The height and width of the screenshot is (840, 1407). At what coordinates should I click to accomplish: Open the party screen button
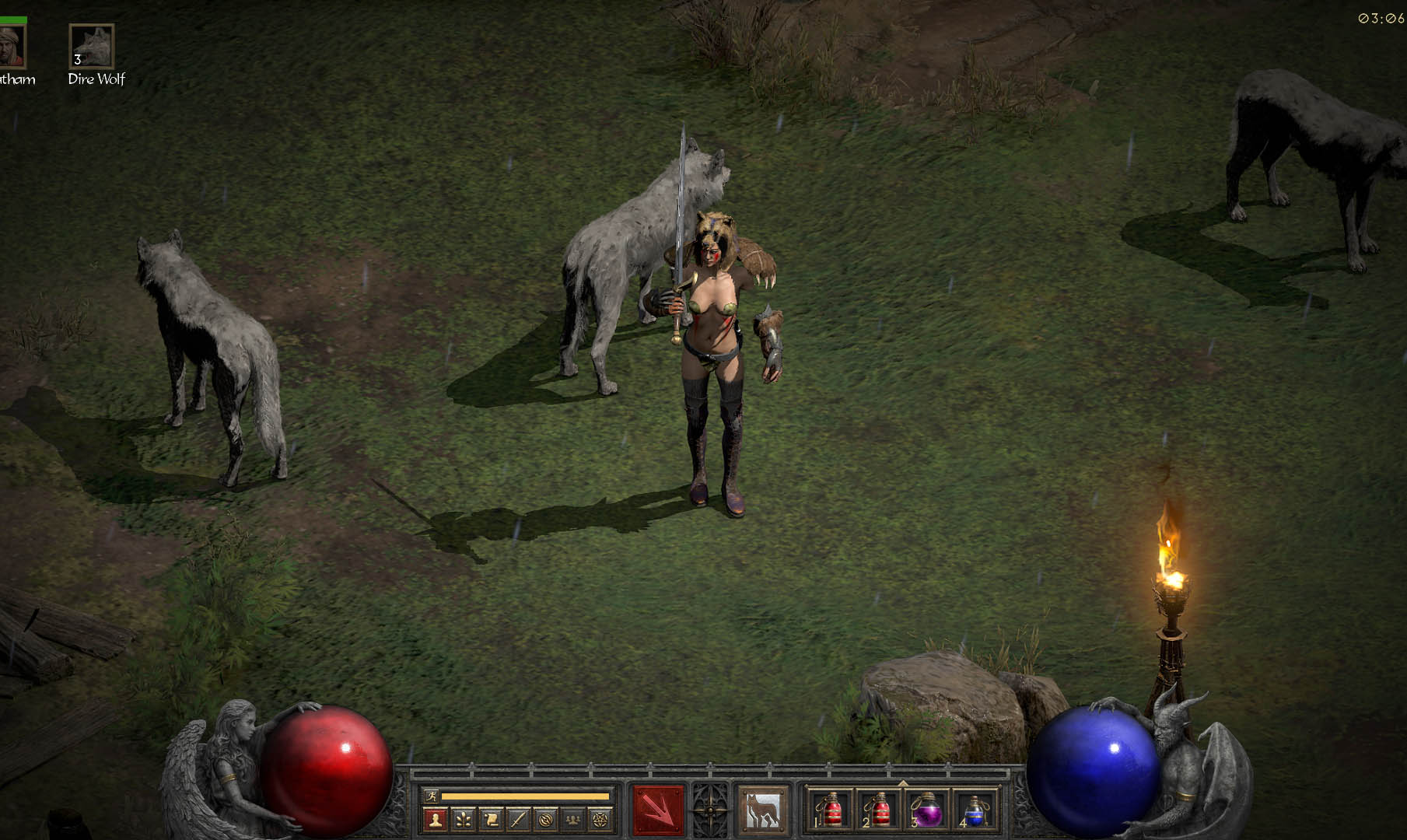click(573, 819)
